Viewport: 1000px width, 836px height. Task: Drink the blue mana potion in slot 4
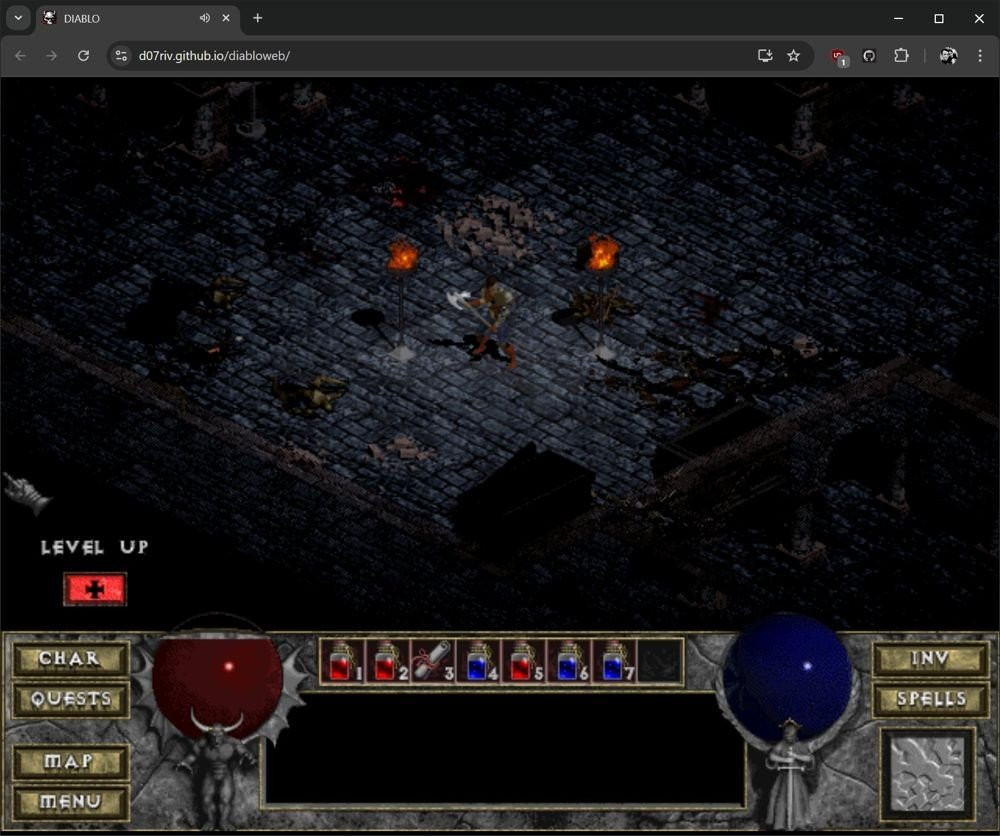[x=477, y=661]
